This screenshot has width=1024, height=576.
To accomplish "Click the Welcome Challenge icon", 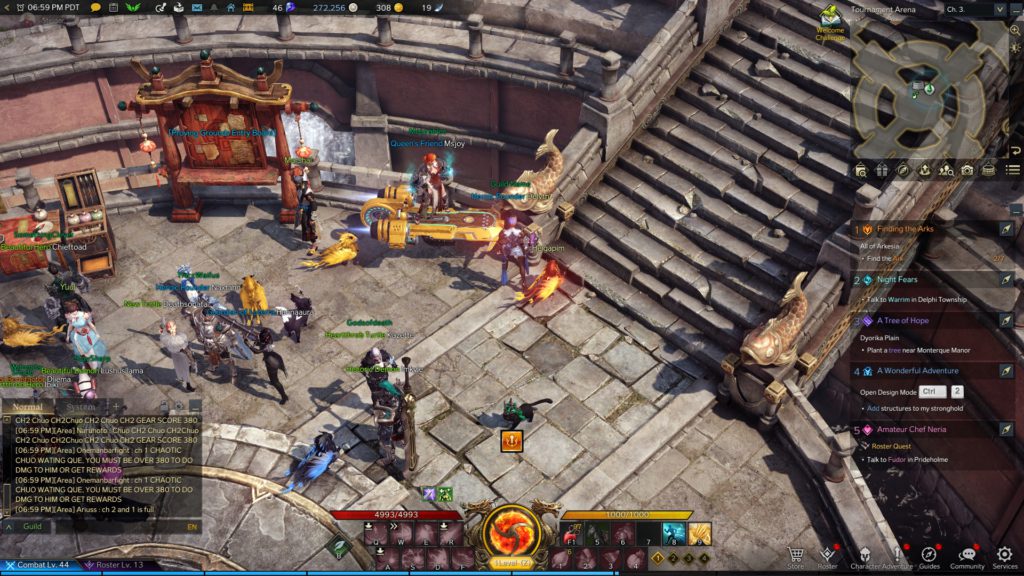I will [x=829, y=20].
